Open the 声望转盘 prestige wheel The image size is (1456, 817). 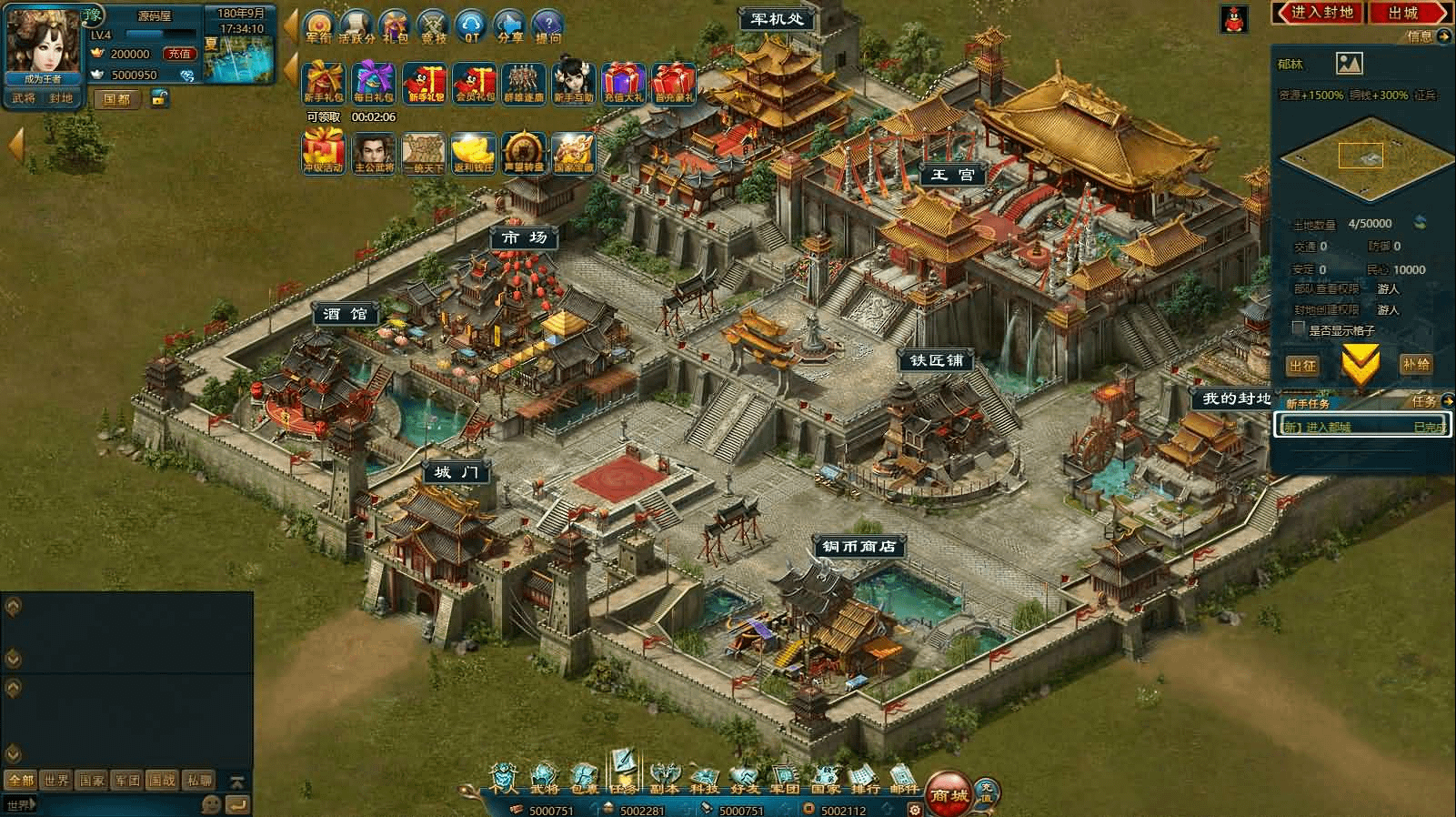[x=524, y=152]
